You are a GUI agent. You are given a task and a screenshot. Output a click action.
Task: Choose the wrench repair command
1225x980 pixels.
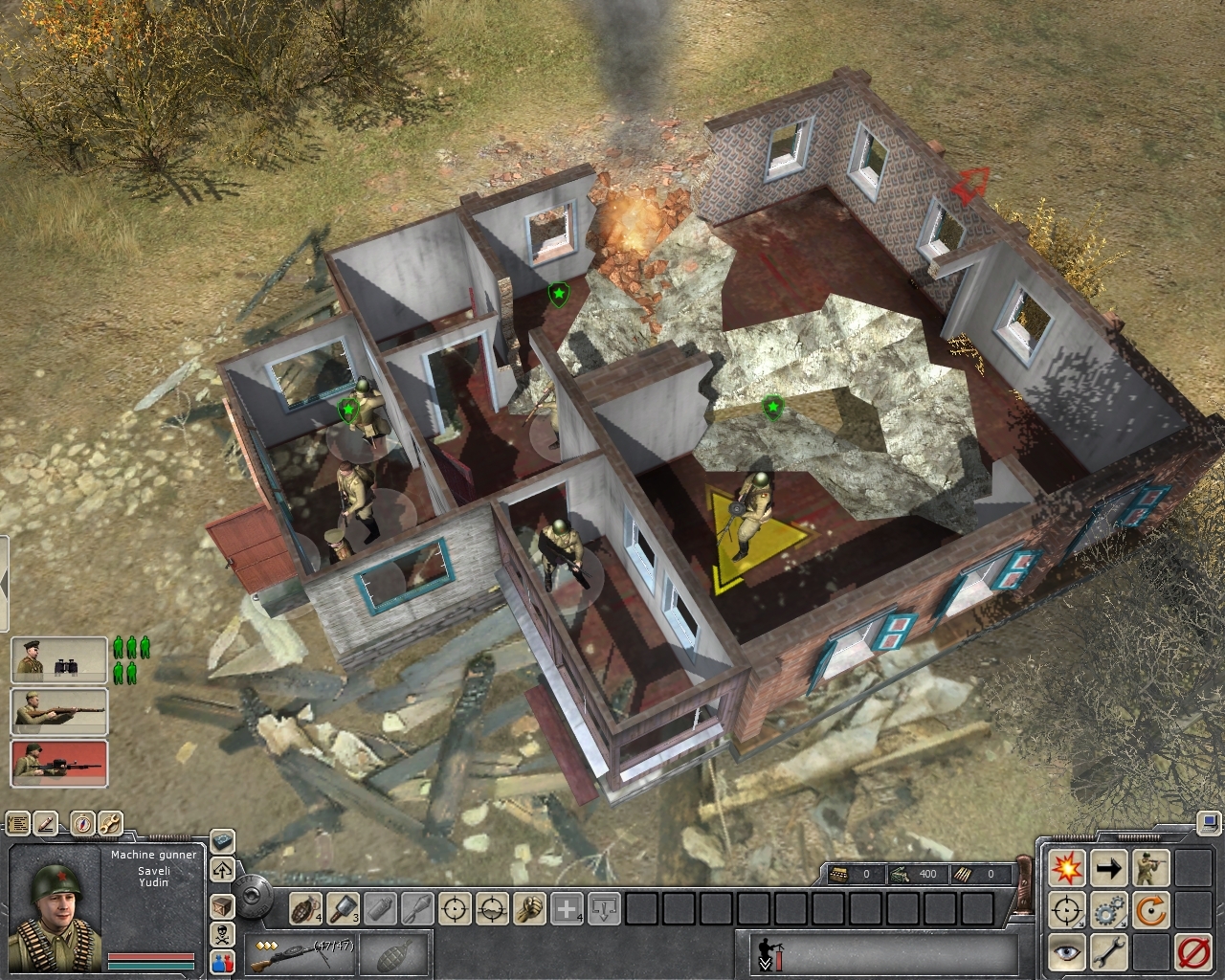pyautogui.click(x=1108, y=952)
